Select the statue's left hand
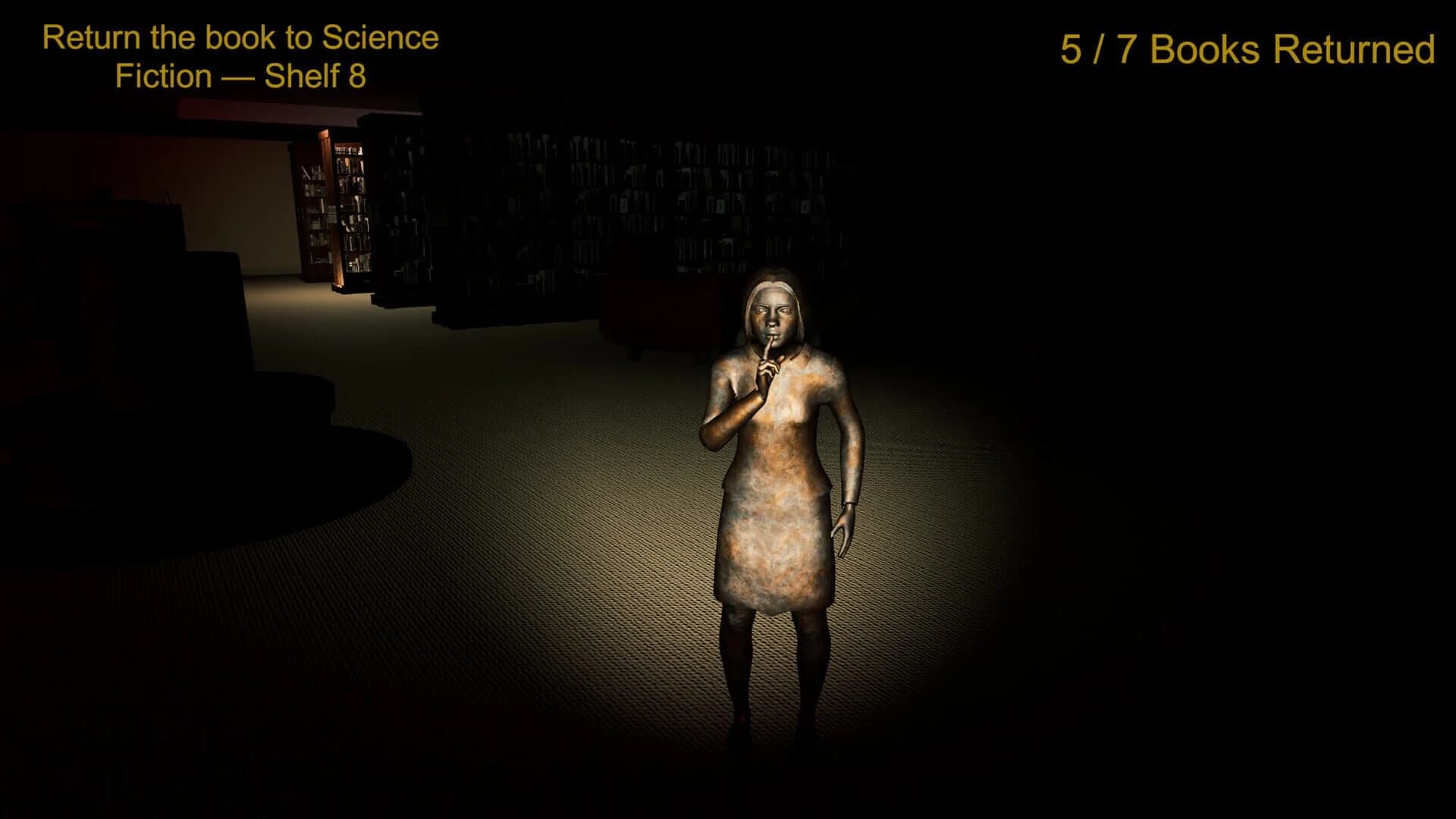 pyautogui.click(x=844, y=526)
